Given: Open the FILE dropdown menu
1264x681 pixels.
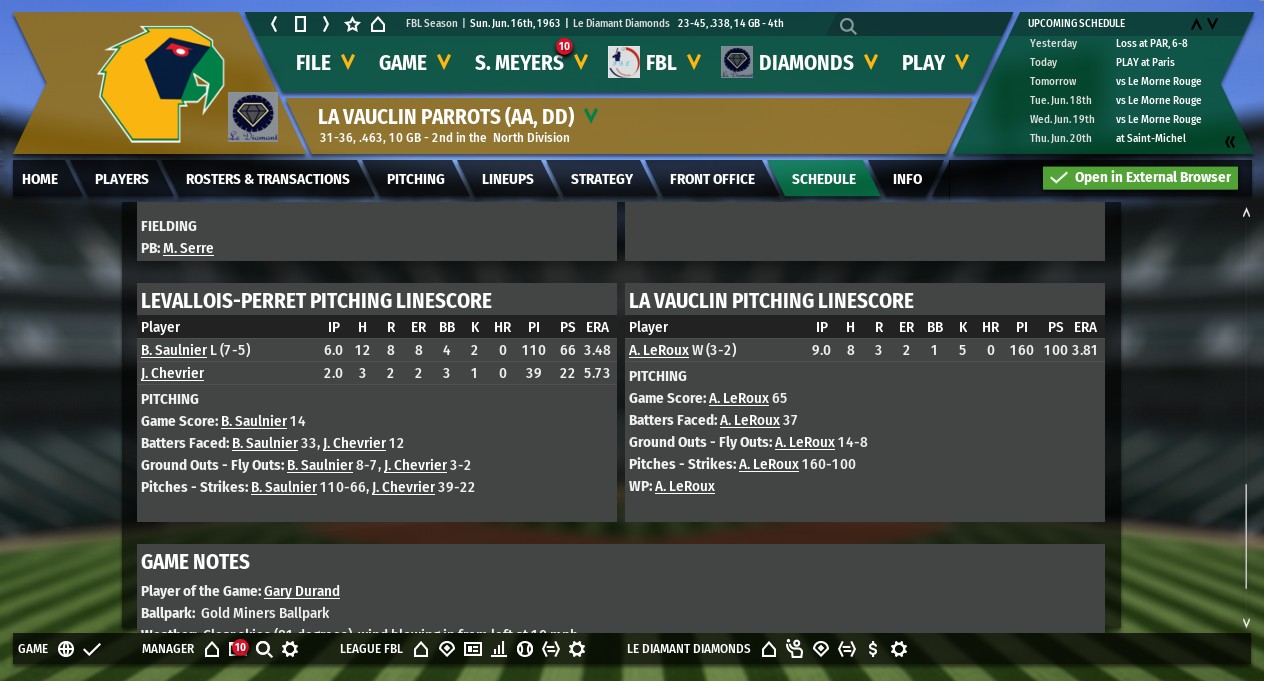Looking at the screenshot, I should pyautogui.click(x=325, y=63).
